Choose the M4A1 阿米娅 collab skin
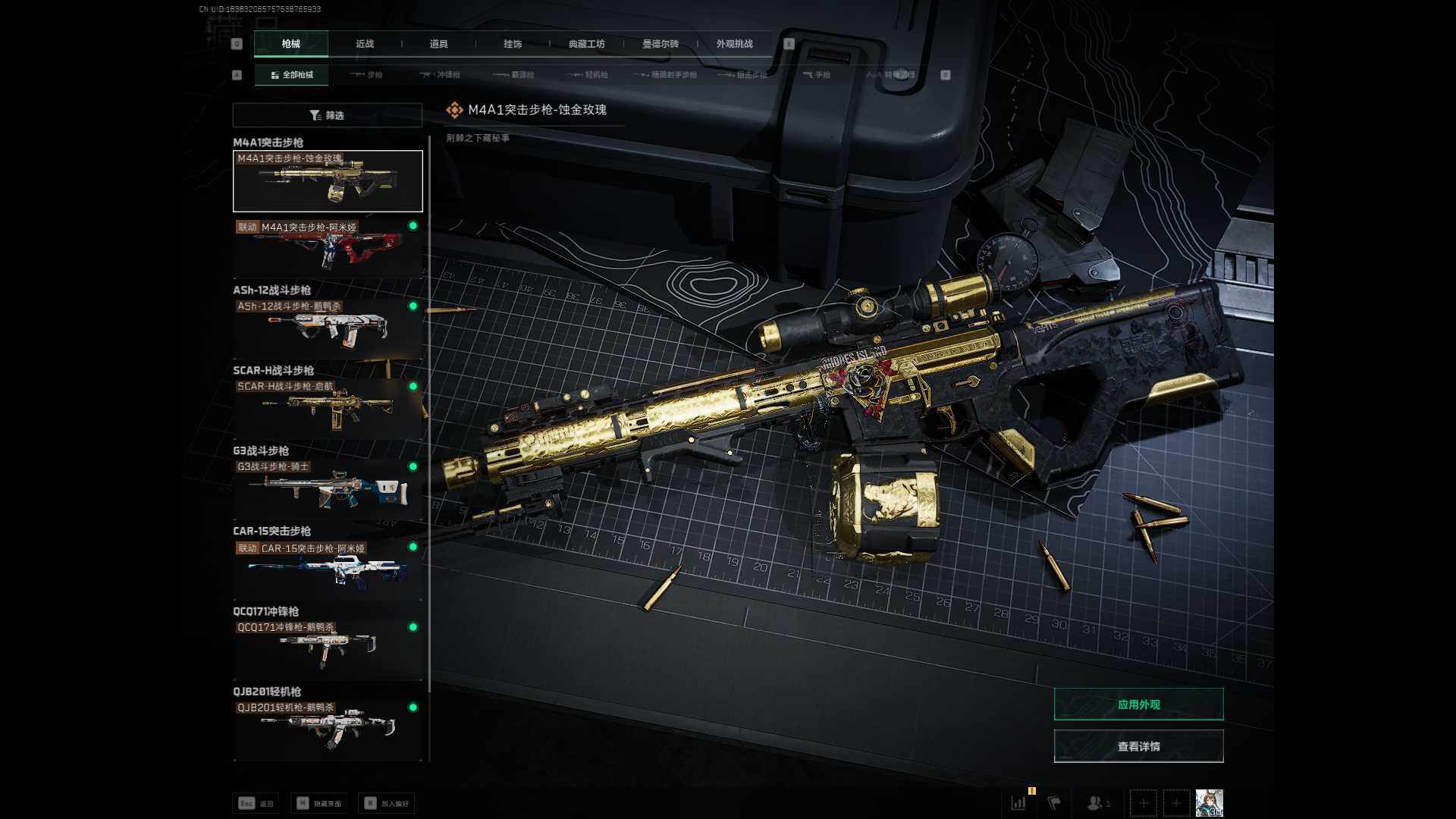This screenshot has width=1456, height=819. [x=328, y=249]
